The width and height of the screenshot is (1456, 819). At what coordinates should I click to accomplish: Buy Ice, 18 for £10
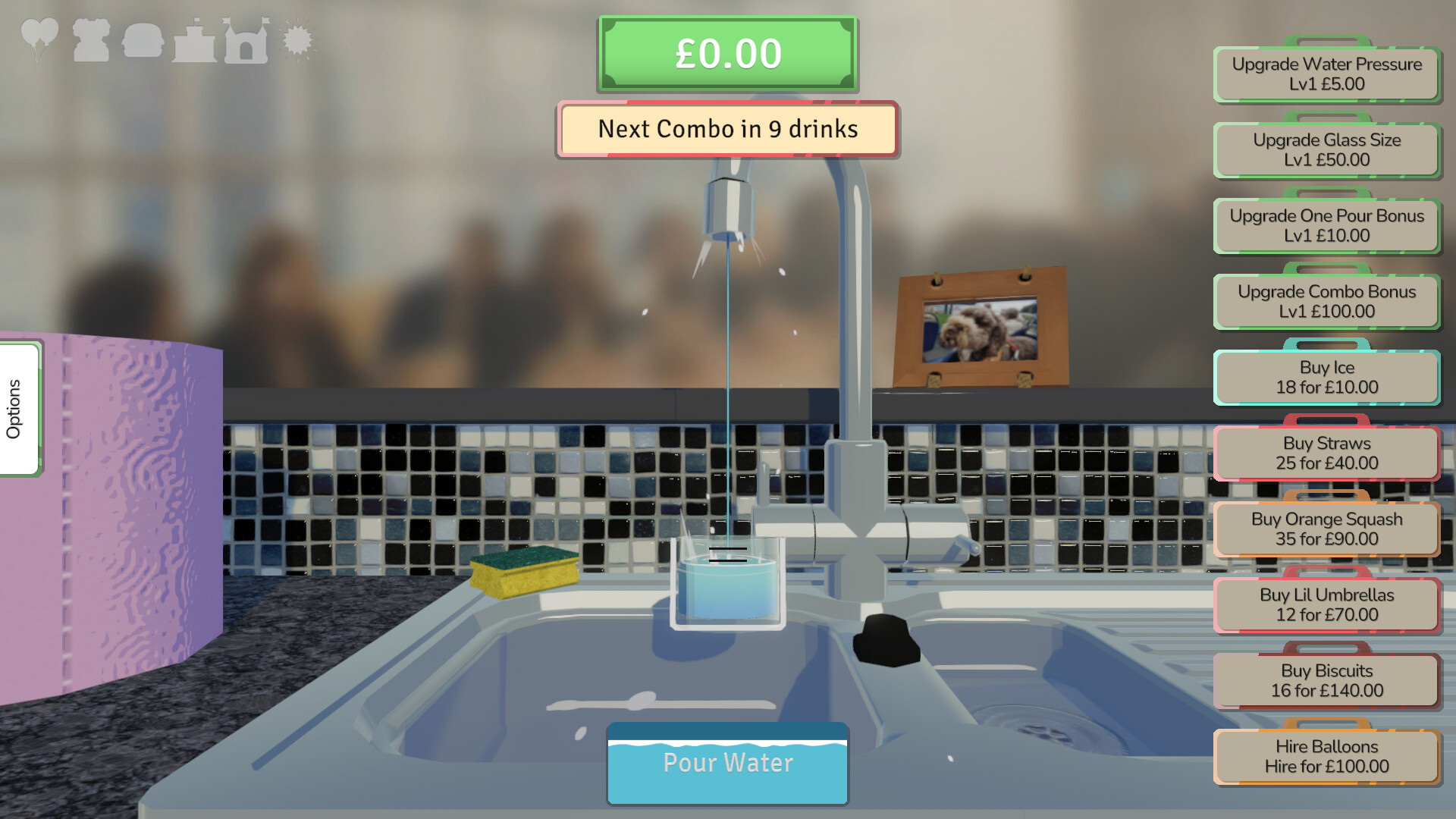pos(1326,377)
